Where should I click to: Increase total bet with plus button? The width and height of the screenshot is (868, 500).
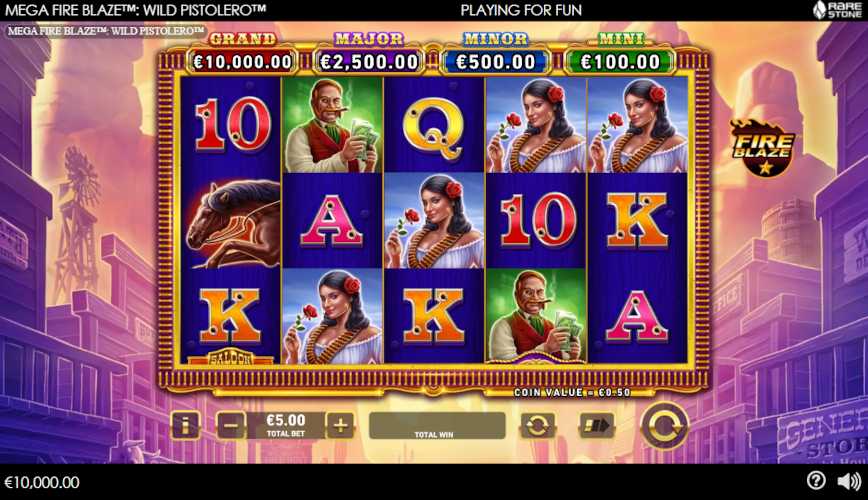[340, 426]
